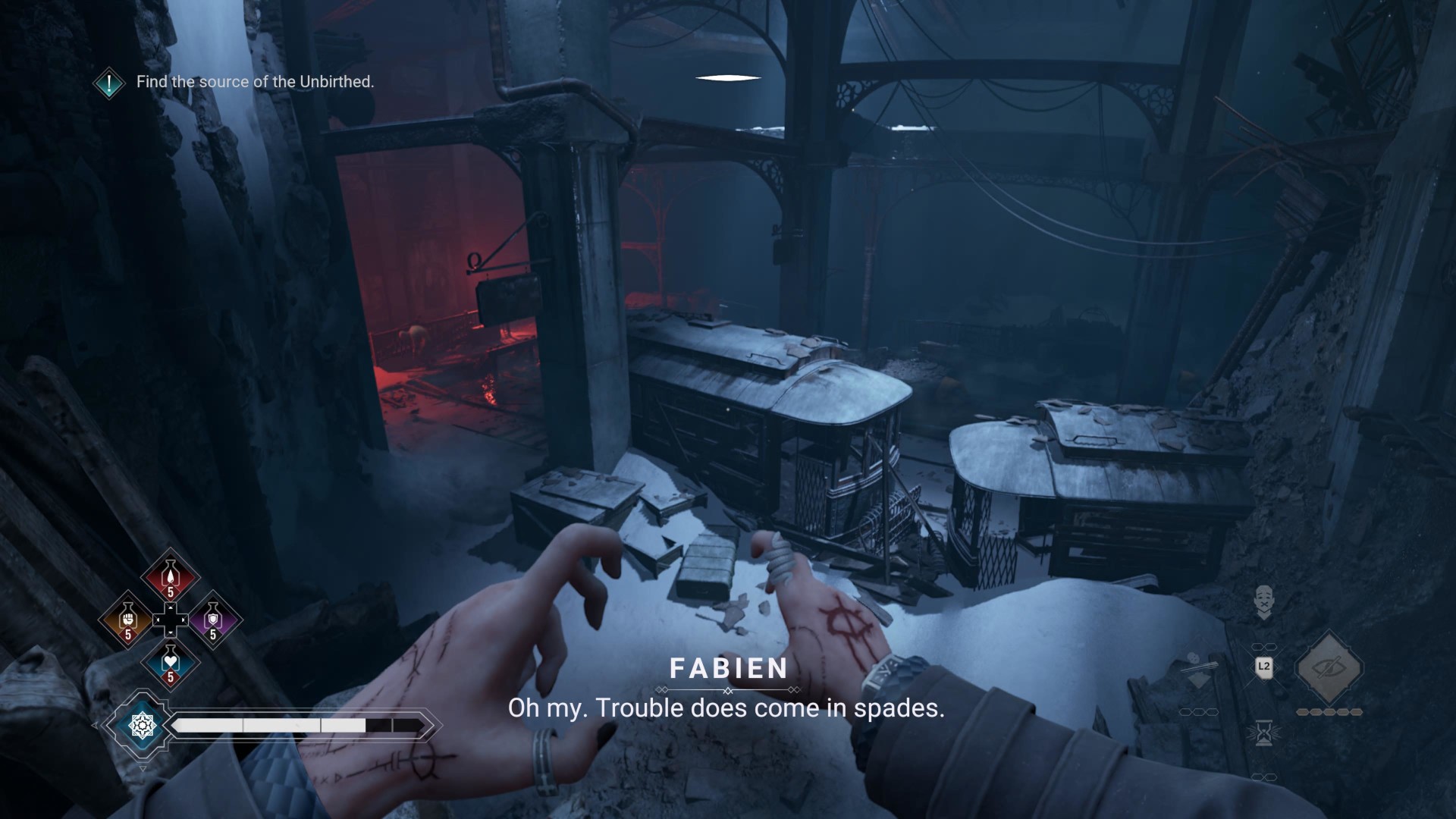The width and height of the screenshot is (1456, 819).
Task: Click the clan sigil emblem beside health bar
Action: (x=142, y=726)
